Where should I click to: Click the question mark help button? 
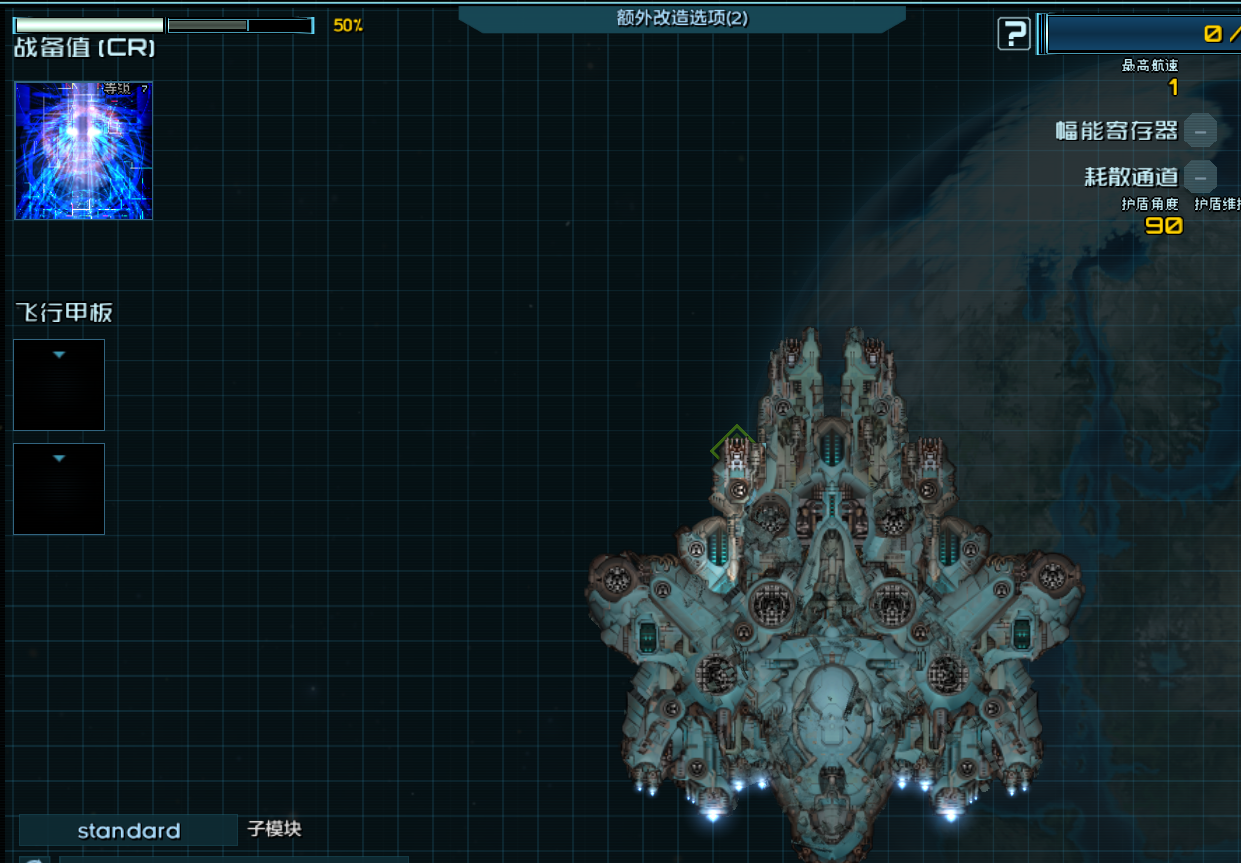(x=1014, y=34)
